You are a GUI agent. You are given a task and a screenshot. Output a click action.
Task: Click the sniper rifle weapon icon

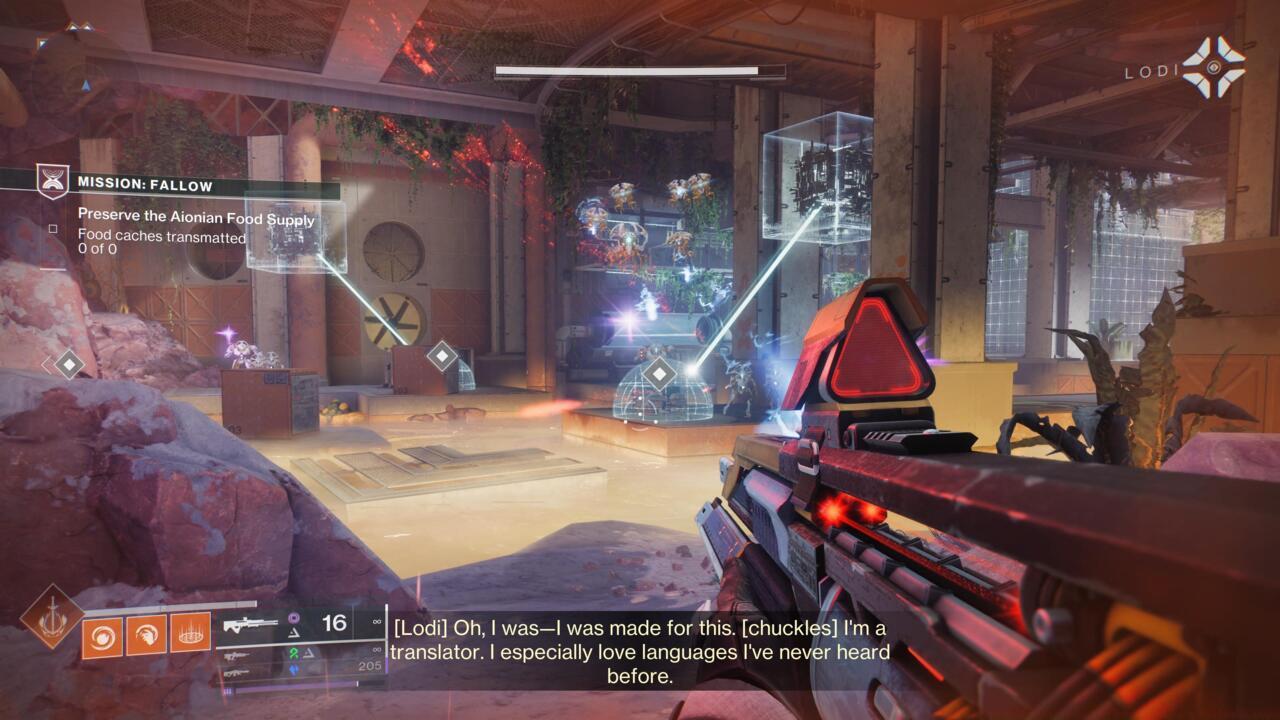[251, 623]
